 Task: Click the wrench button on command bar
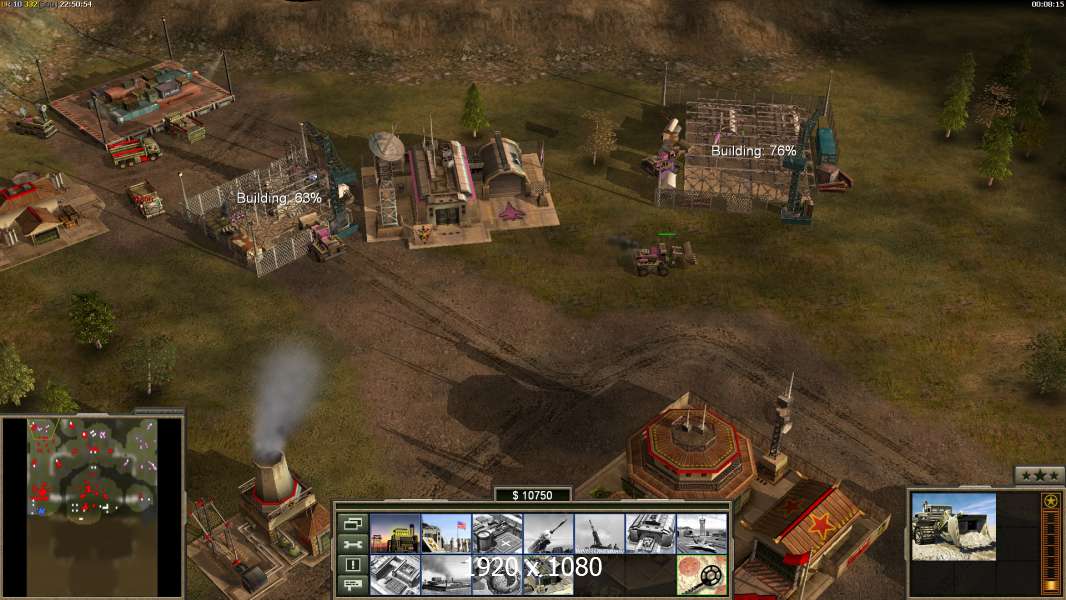pos(352,544)
